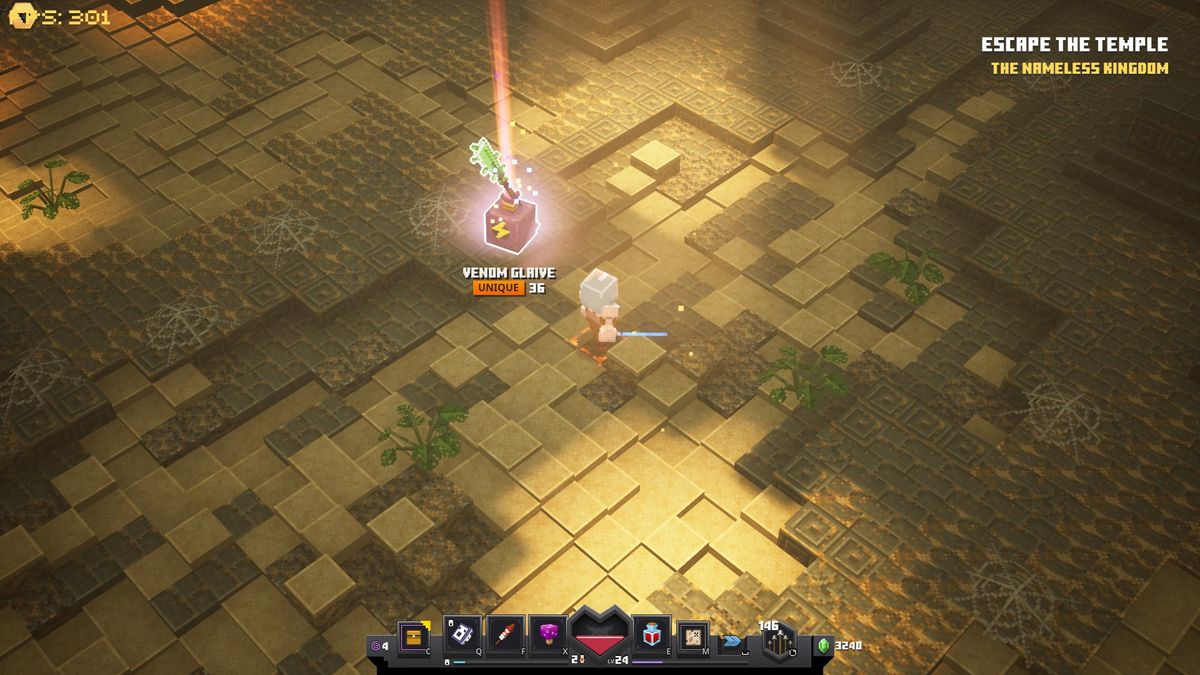Open the map scroll icon

click(x=693, y=637)
